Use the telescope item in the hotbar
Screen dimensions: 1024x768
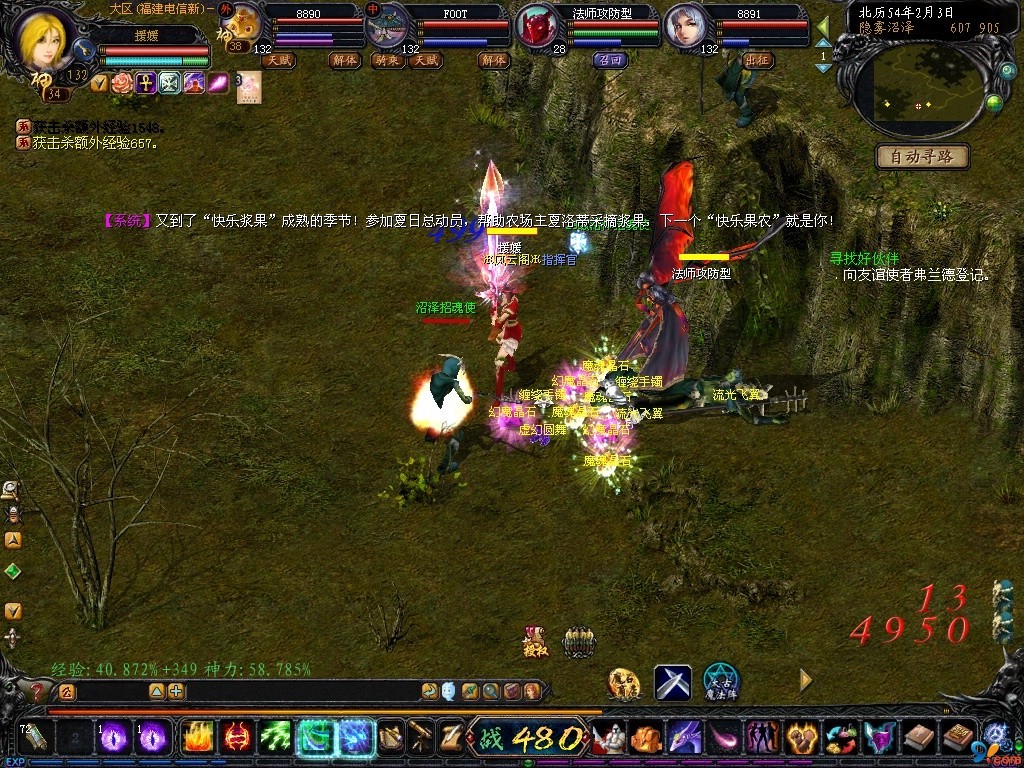pyautogui.click(x=420, y=738)
